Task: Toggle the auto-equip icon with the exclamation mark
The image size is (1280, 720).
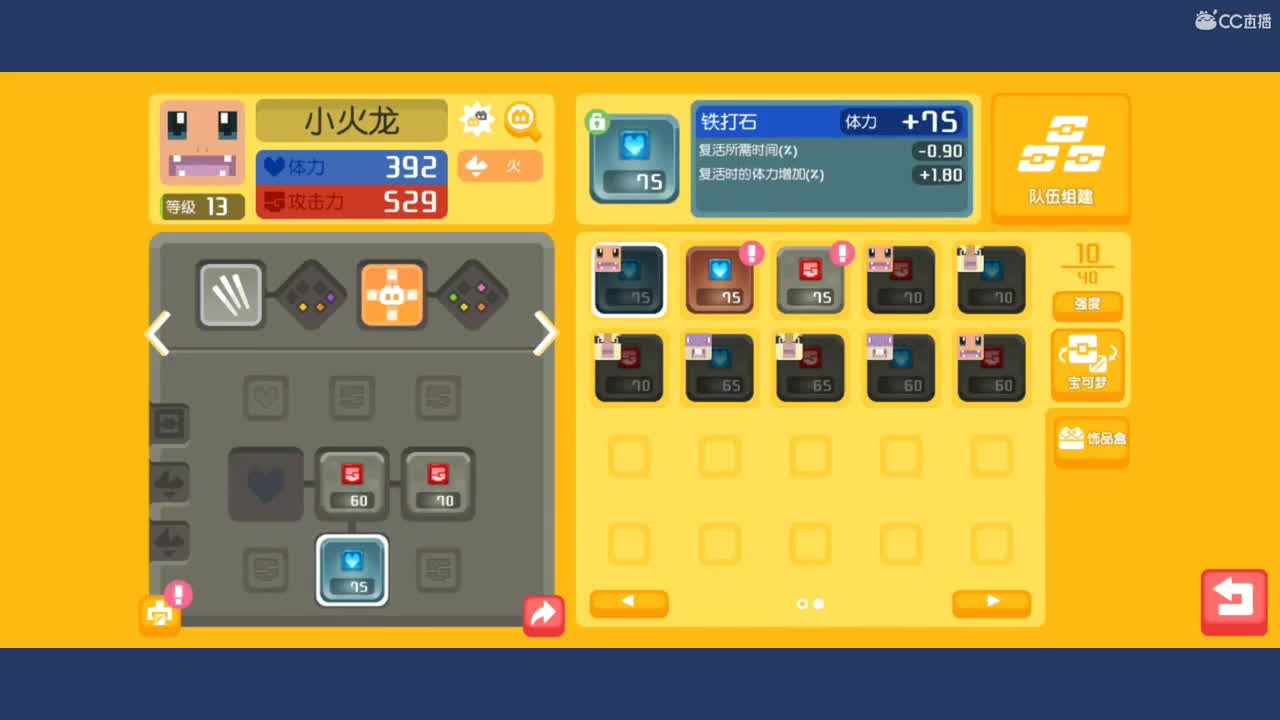Action: 160,614
